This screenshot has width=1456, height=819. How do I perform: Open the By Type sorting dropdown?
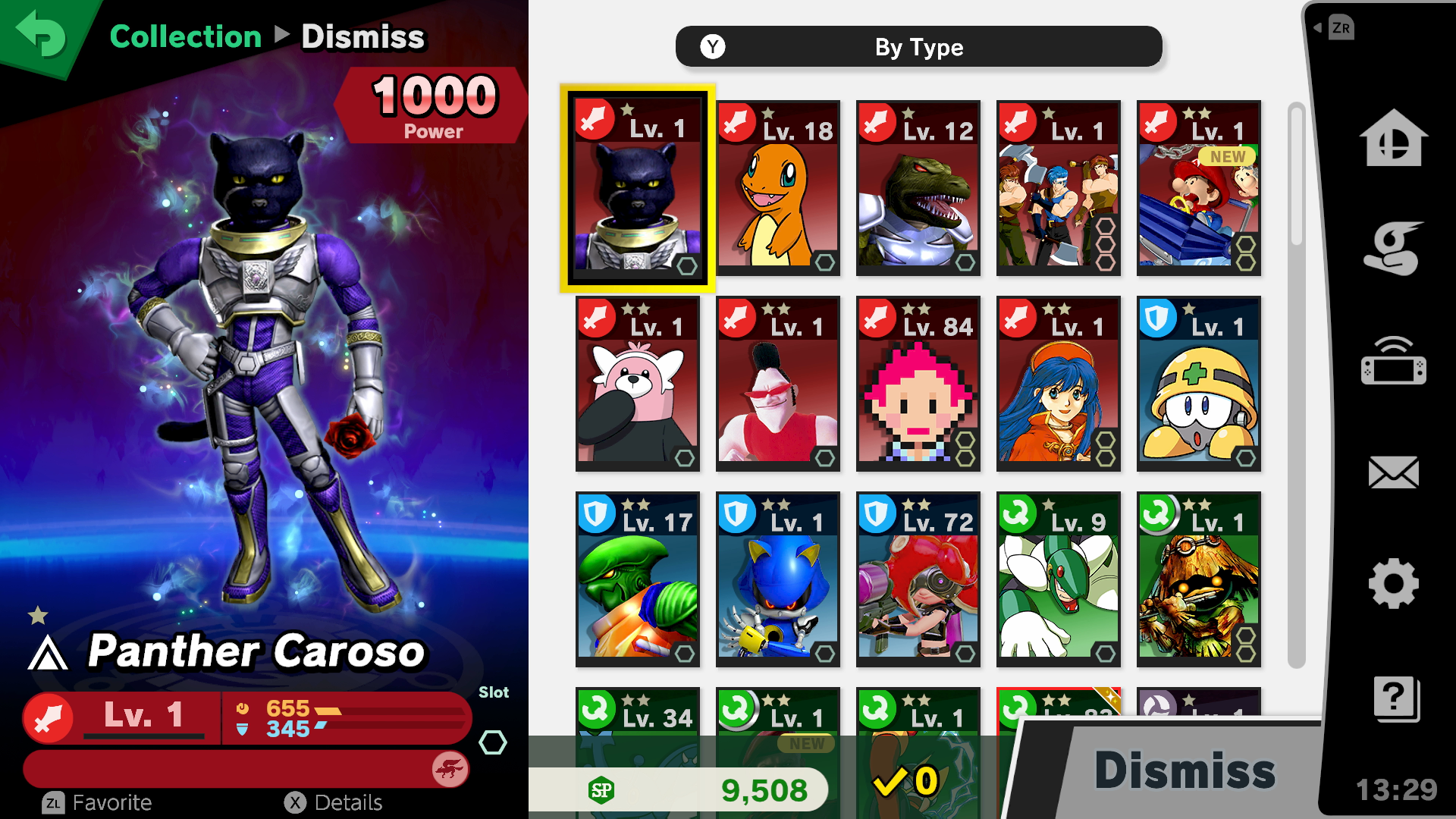918,46
